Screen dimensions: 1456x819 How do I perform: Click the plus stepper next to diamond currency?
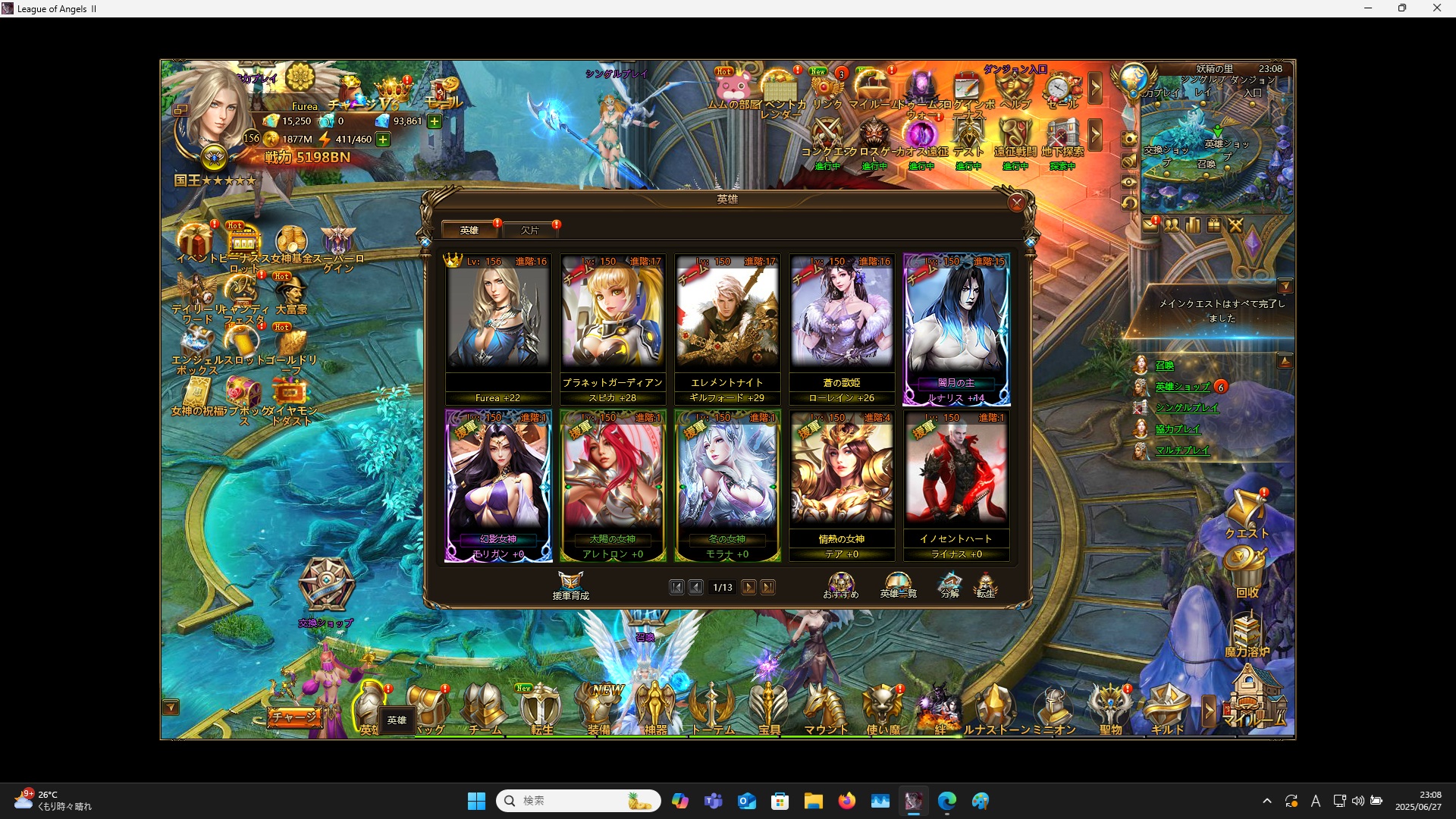coord(434,121)
